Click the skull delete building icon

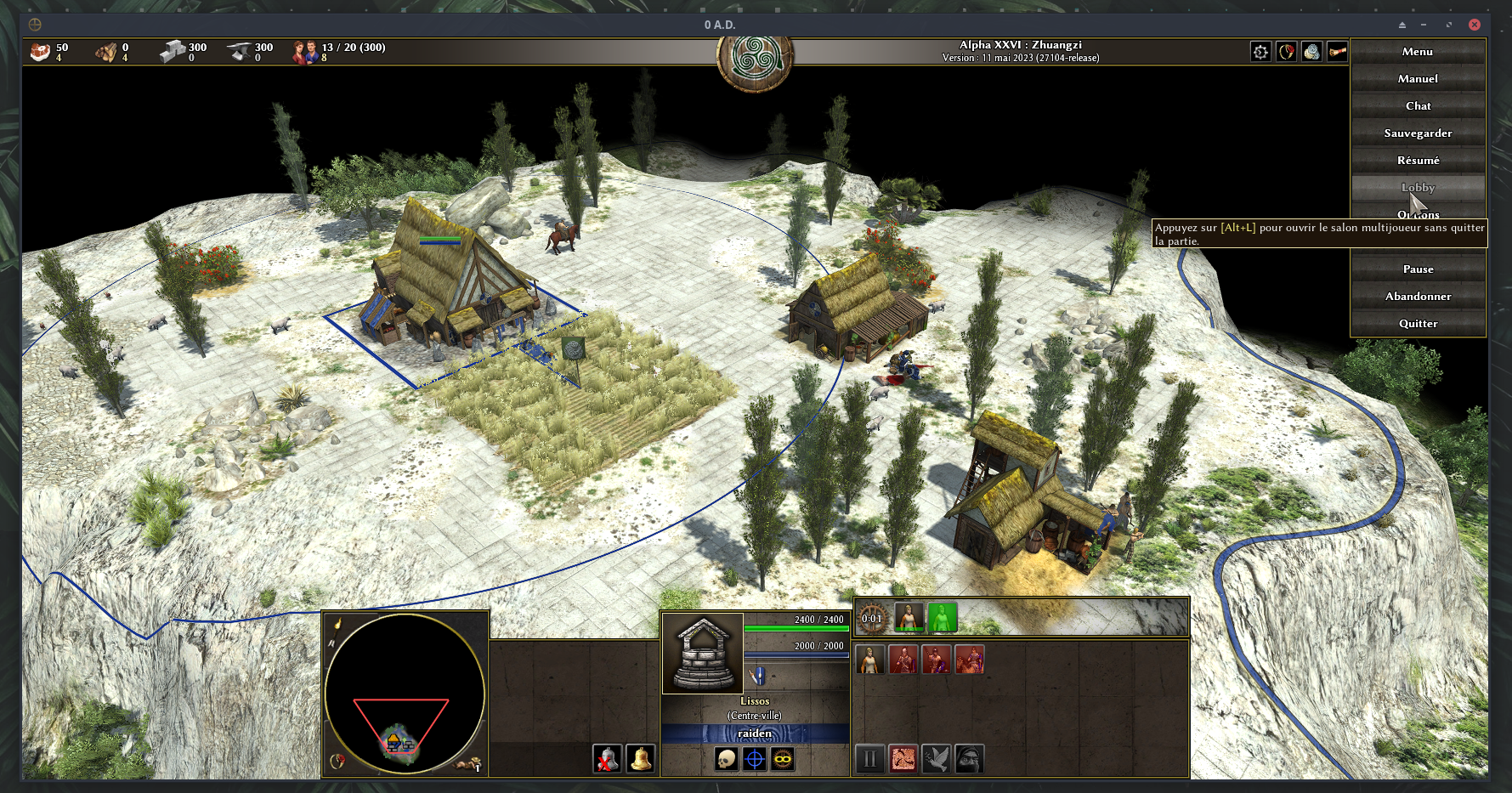726,759
